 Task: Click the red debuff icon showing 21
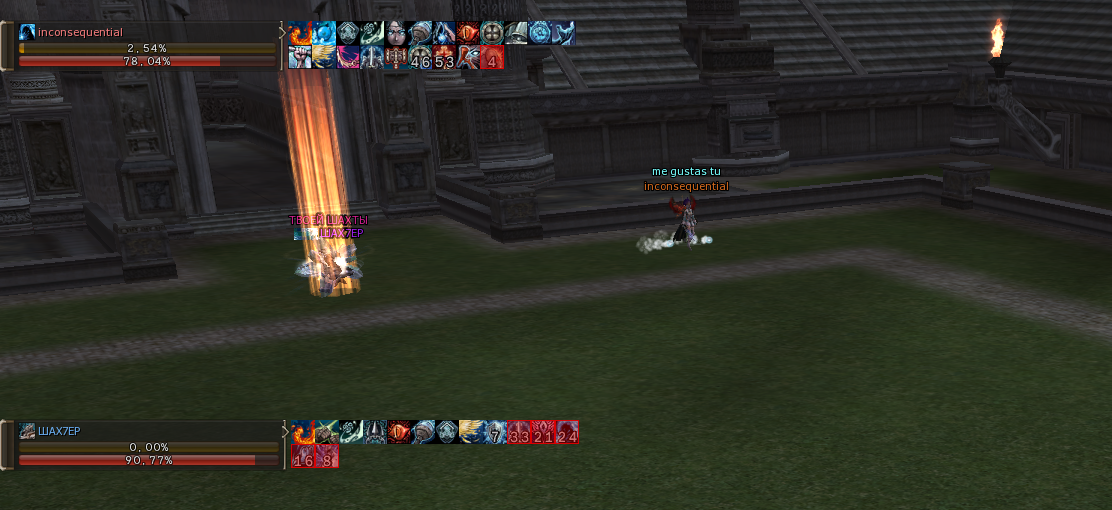[x=543, y=432]
